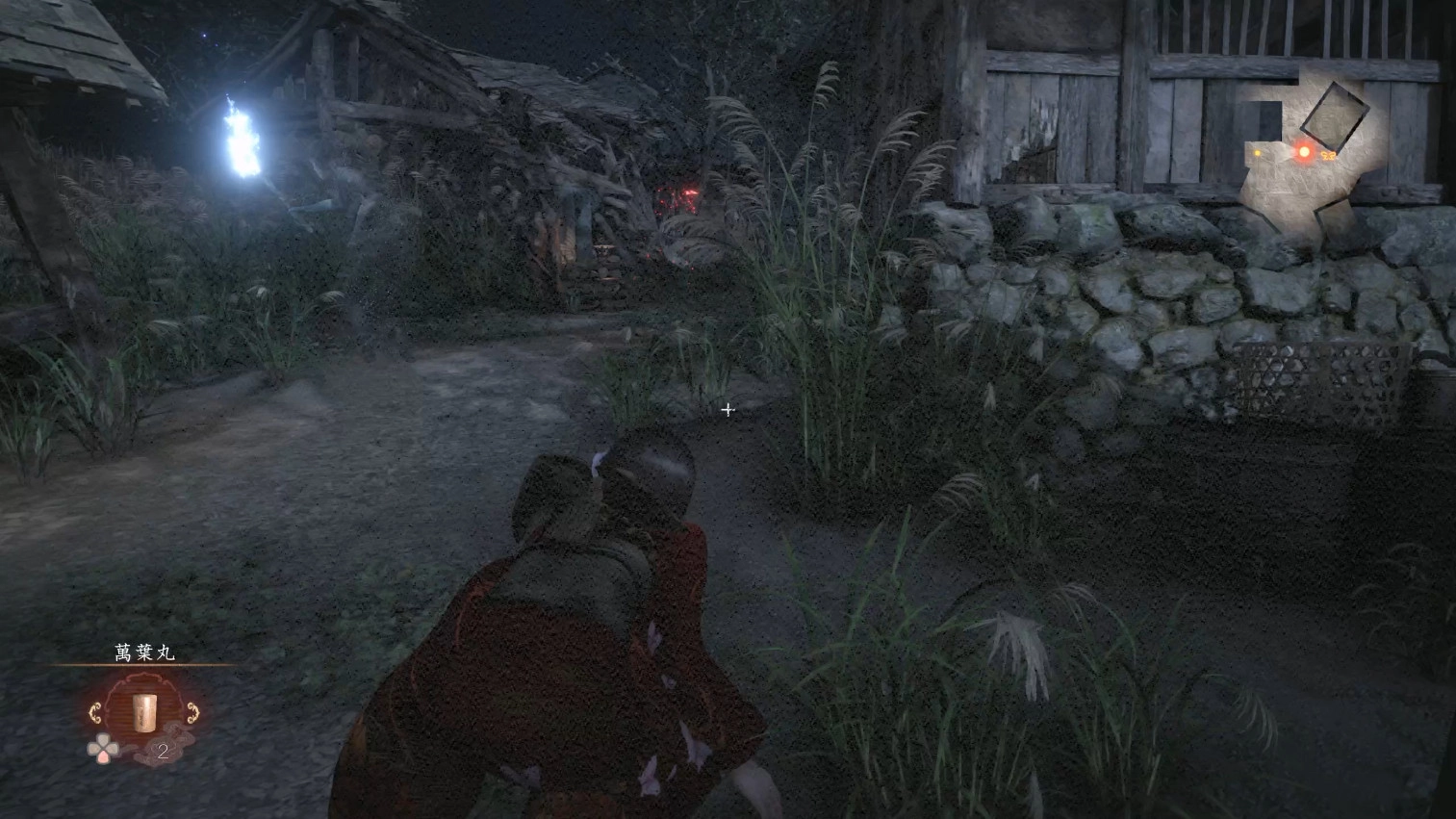Cycle quick item with left golden arrow
Image resolution: width=1456 pixels, height=819 pixels.
point(95,713)
